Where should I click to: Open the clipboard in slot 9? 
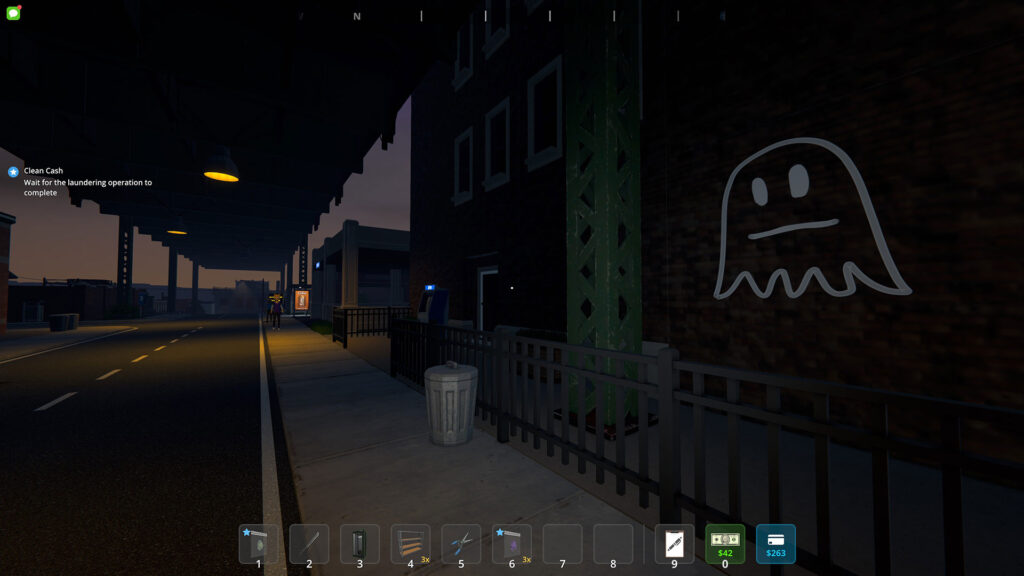pos(674,544)
